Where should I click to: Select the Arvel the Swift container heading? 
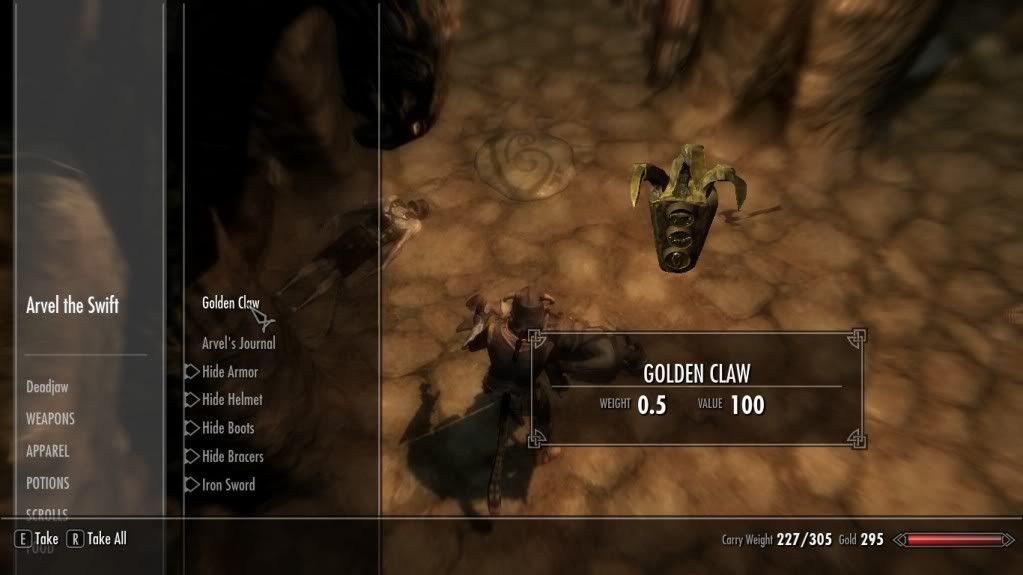point(72,306)
